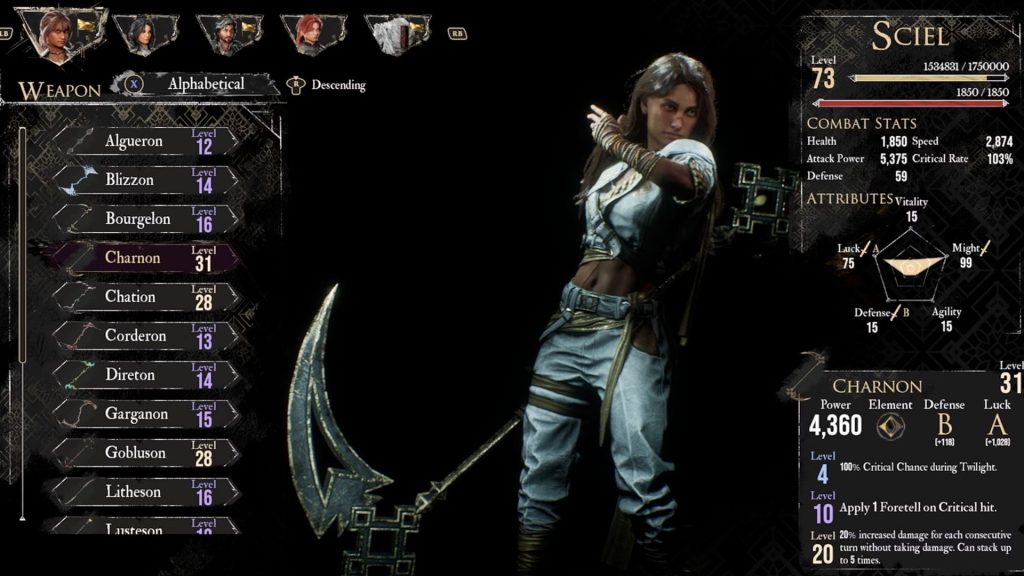This screenshot has height=576, width=1024.
Task: Select the Litheson weapon
Action: (x=145, y=492)
